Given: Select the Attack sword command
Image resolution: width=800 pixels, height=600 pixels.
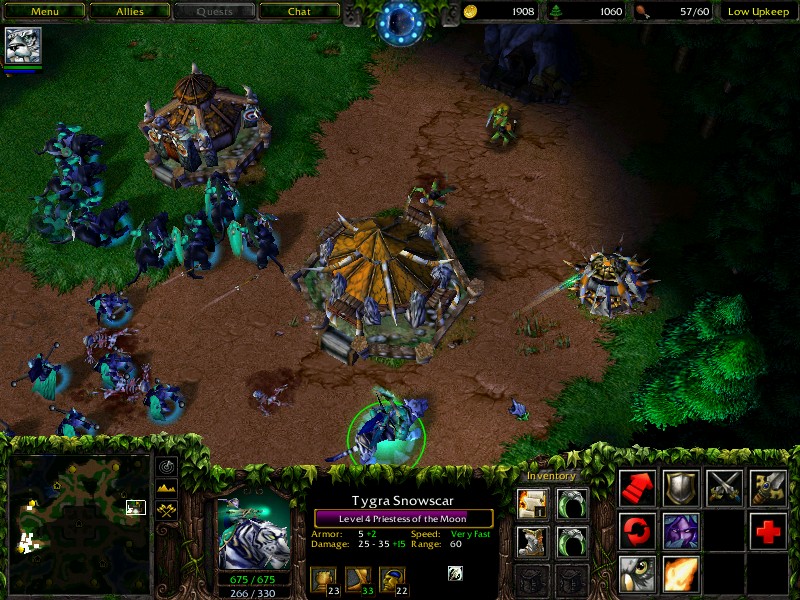Looking at the screenshot, I should point(769,488).
